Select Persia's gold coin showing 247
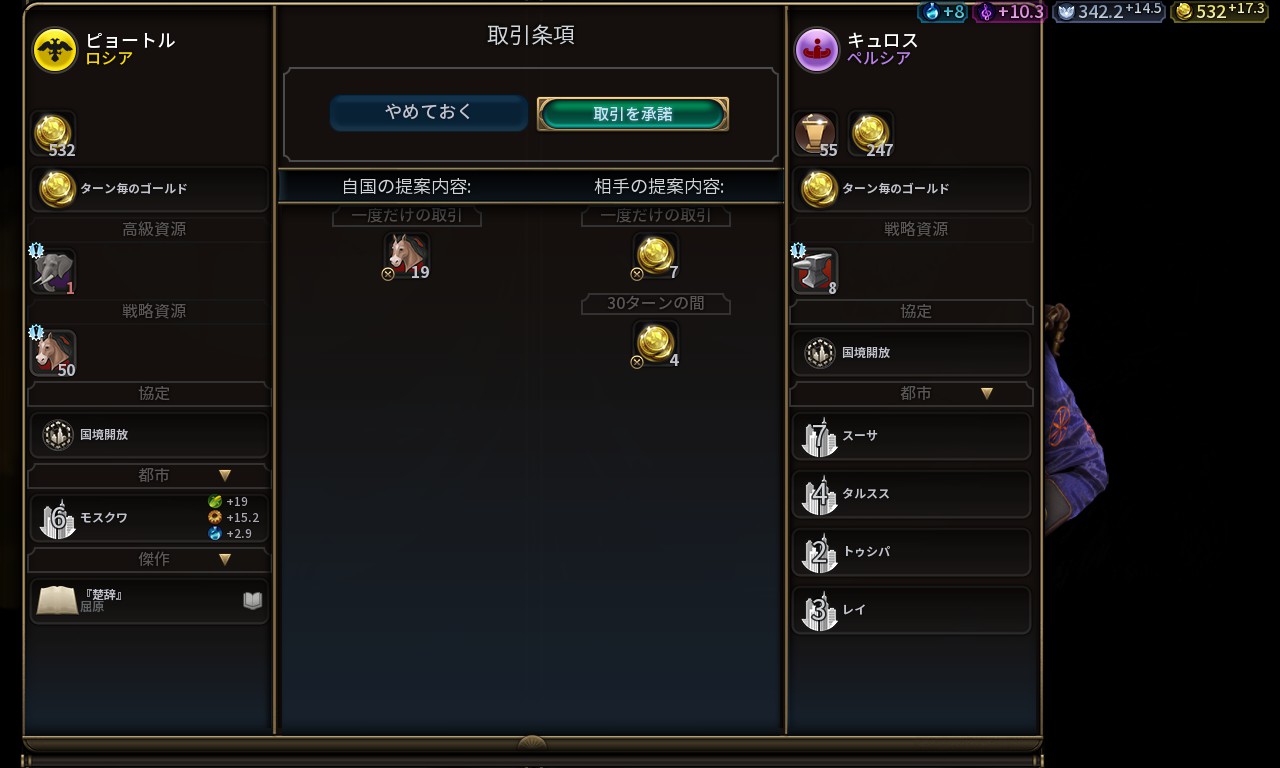Viewport: 1280px width, 768px height. 870,134
